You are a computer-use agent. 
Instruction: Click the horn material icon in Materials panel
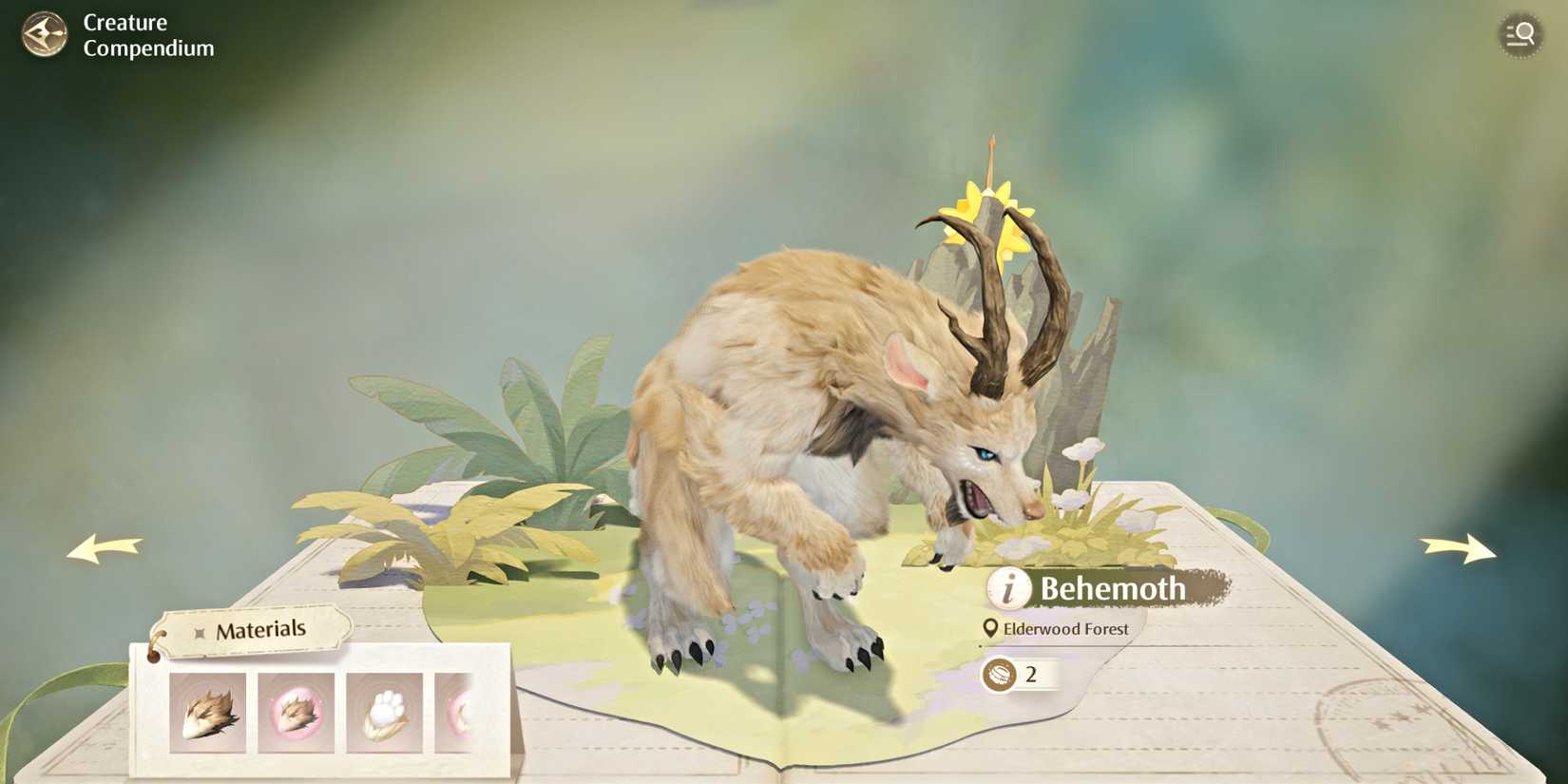(x=206, y=711)
